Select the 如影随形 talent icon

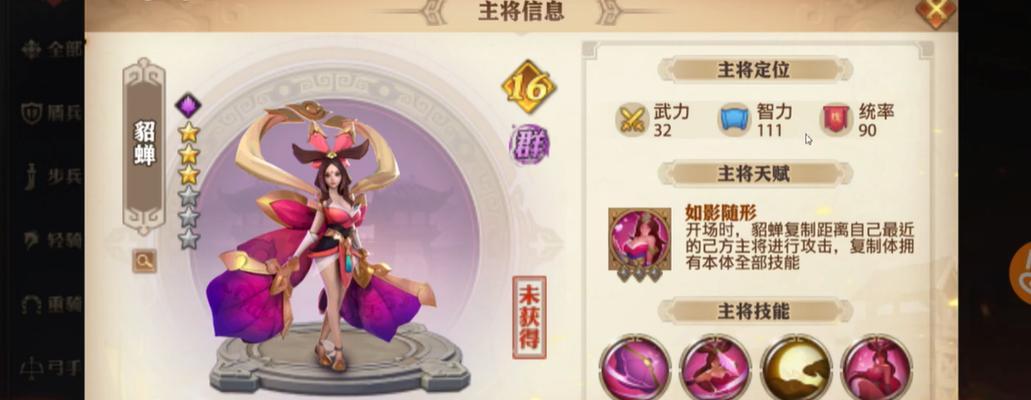click(639, 239)
